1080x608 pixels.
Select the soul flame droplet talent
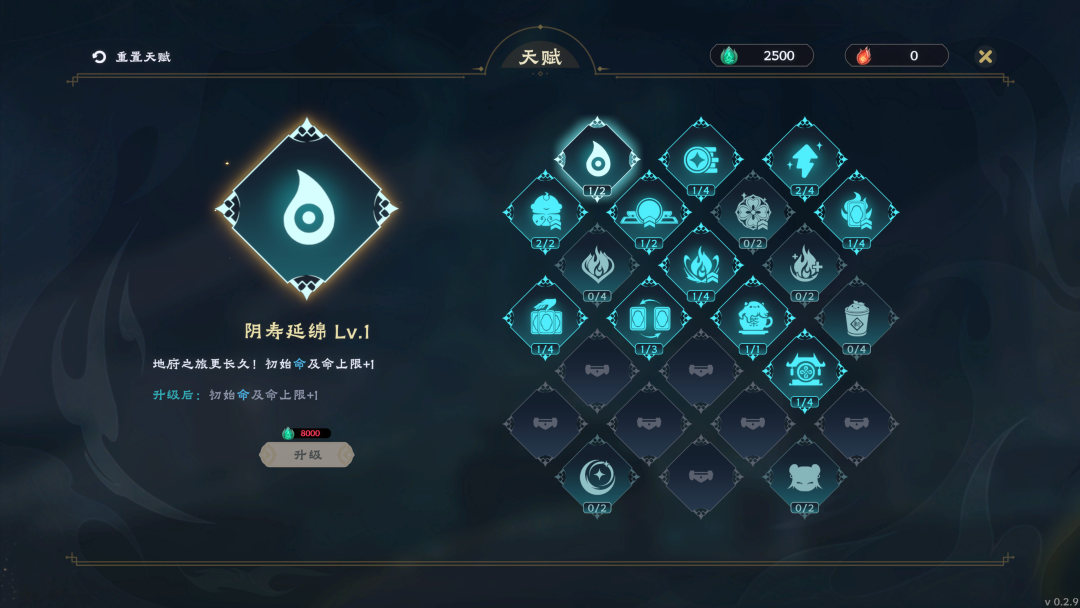(x=597, y=158)
